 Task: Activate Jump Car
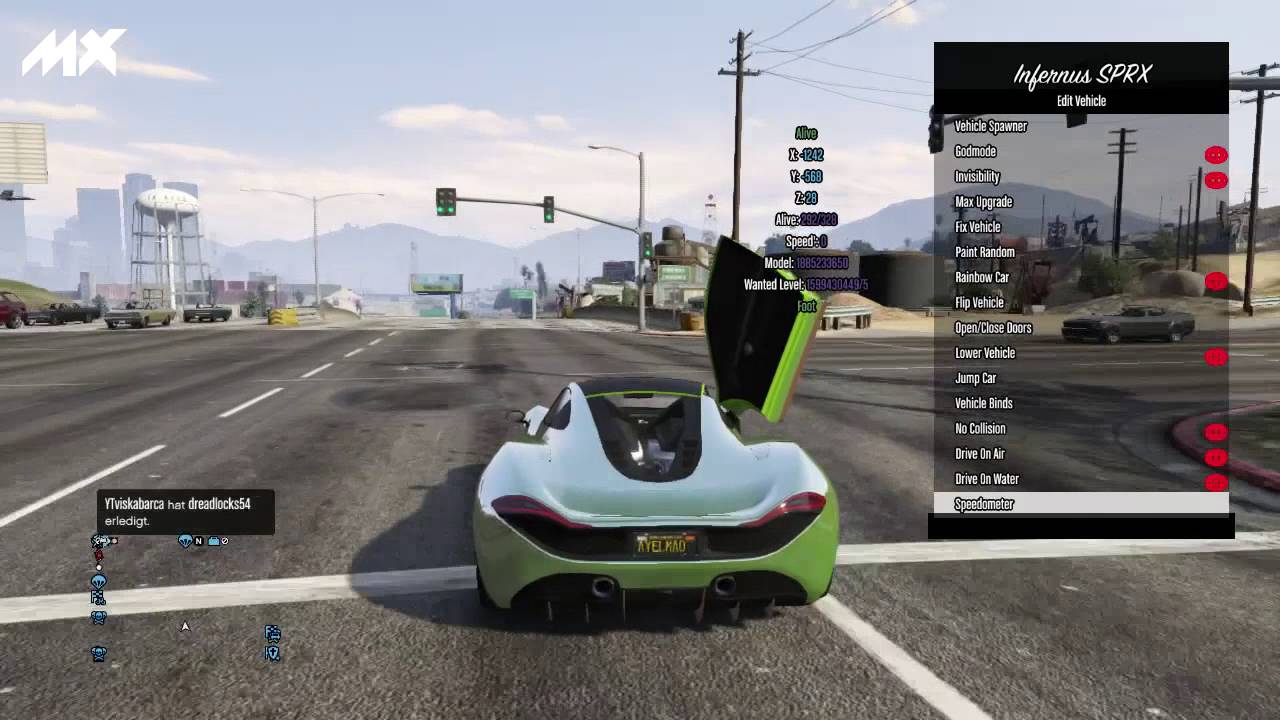pyautogui.click(x=975, y=378)
